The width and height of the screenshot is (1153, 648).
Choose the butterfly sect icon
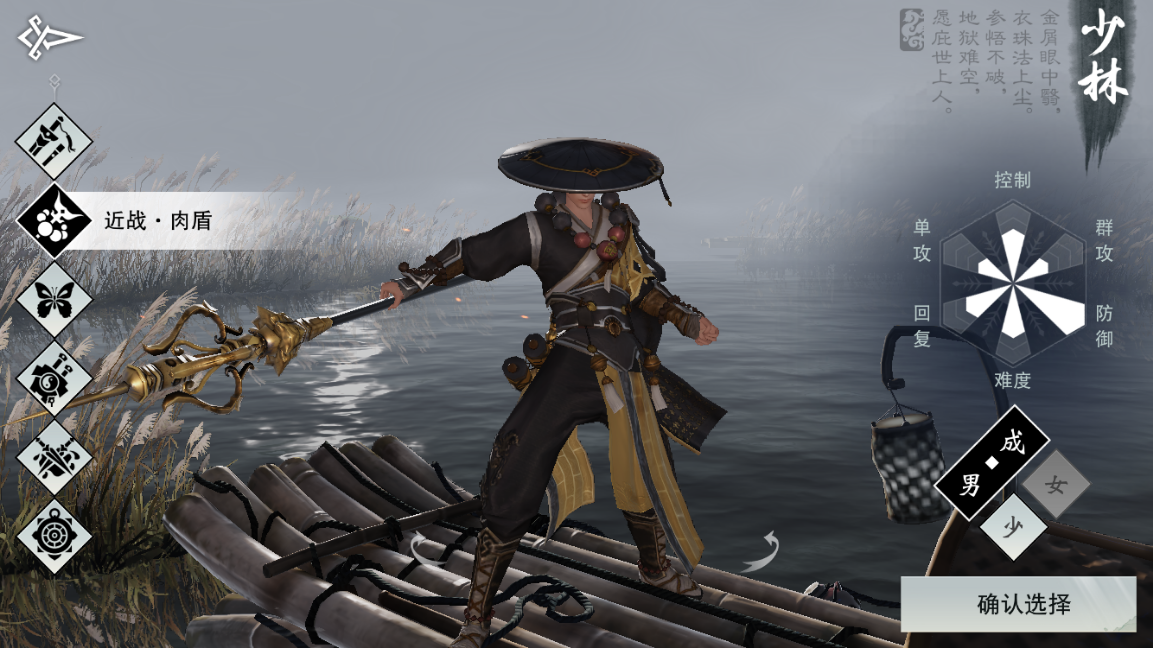54,299
